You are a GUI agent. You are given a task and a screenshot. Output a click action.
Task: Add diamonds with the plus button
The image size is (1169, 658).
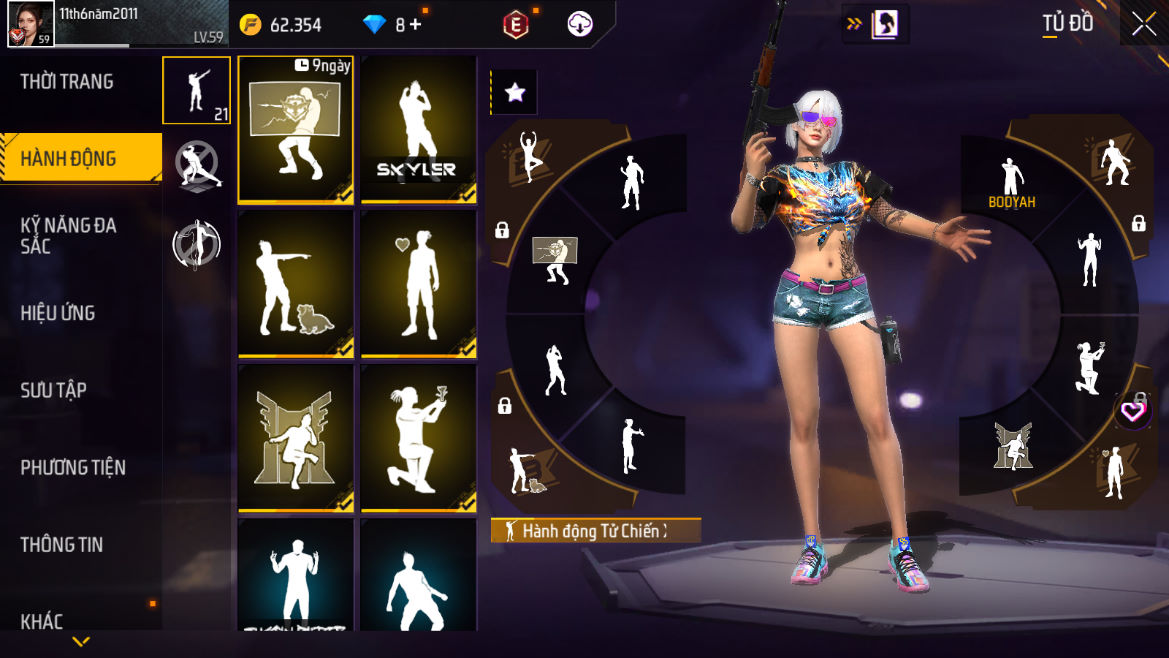(415, 25)
